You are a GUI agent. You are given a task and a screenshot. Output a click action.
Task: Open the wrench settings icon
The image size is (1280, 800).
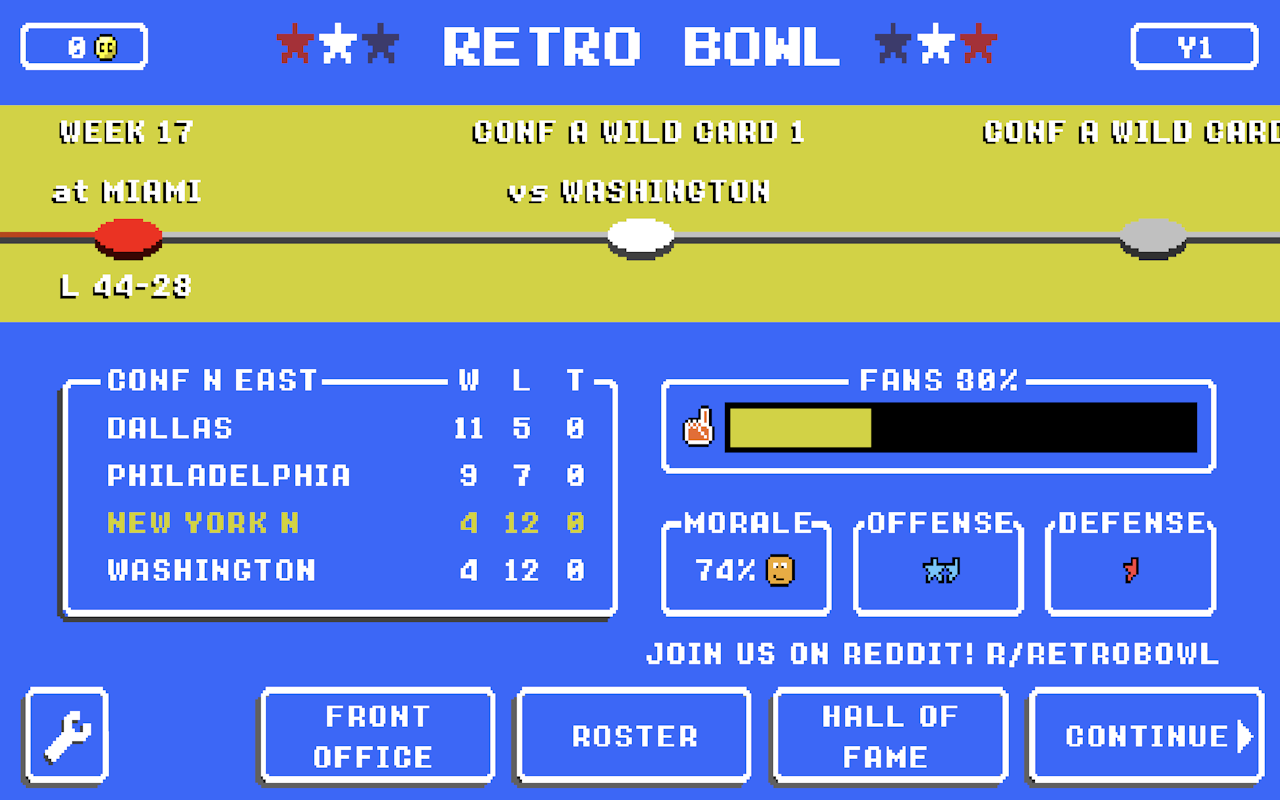point(64,734)
